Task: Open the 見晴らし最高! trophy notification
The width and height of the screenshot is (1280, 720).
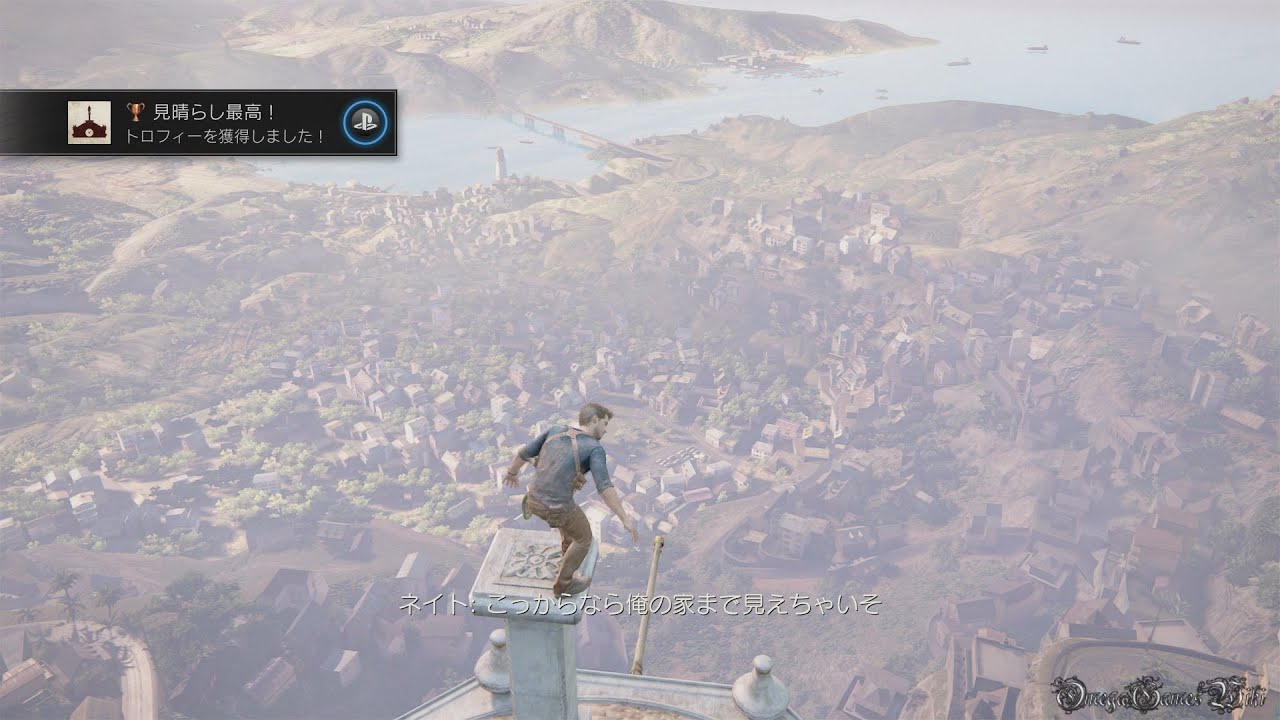Action: (x=225, y=123)
